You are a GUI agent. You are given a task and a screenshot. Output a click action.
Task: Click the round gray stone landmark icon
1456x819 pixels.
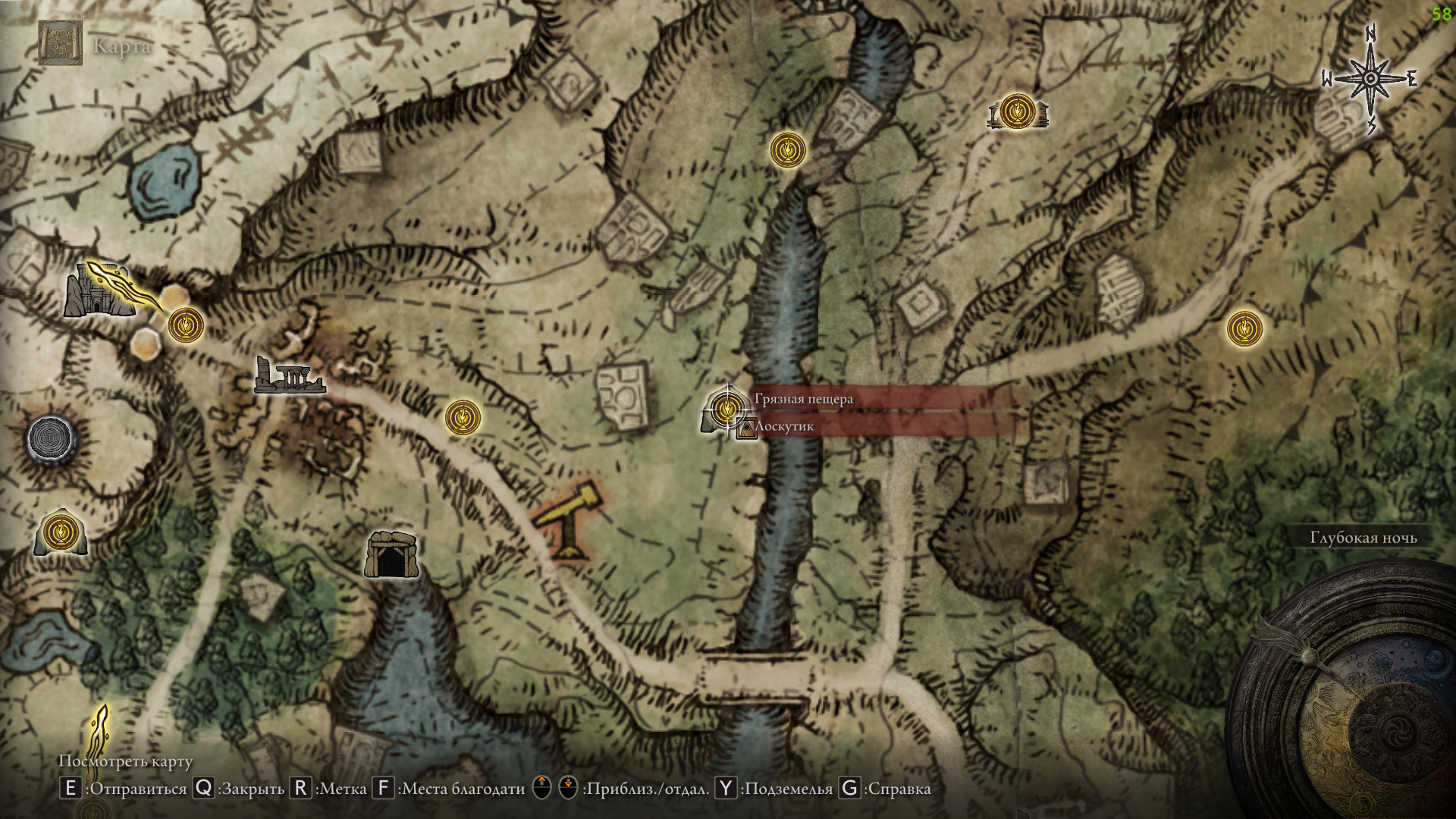coord(52,439)
